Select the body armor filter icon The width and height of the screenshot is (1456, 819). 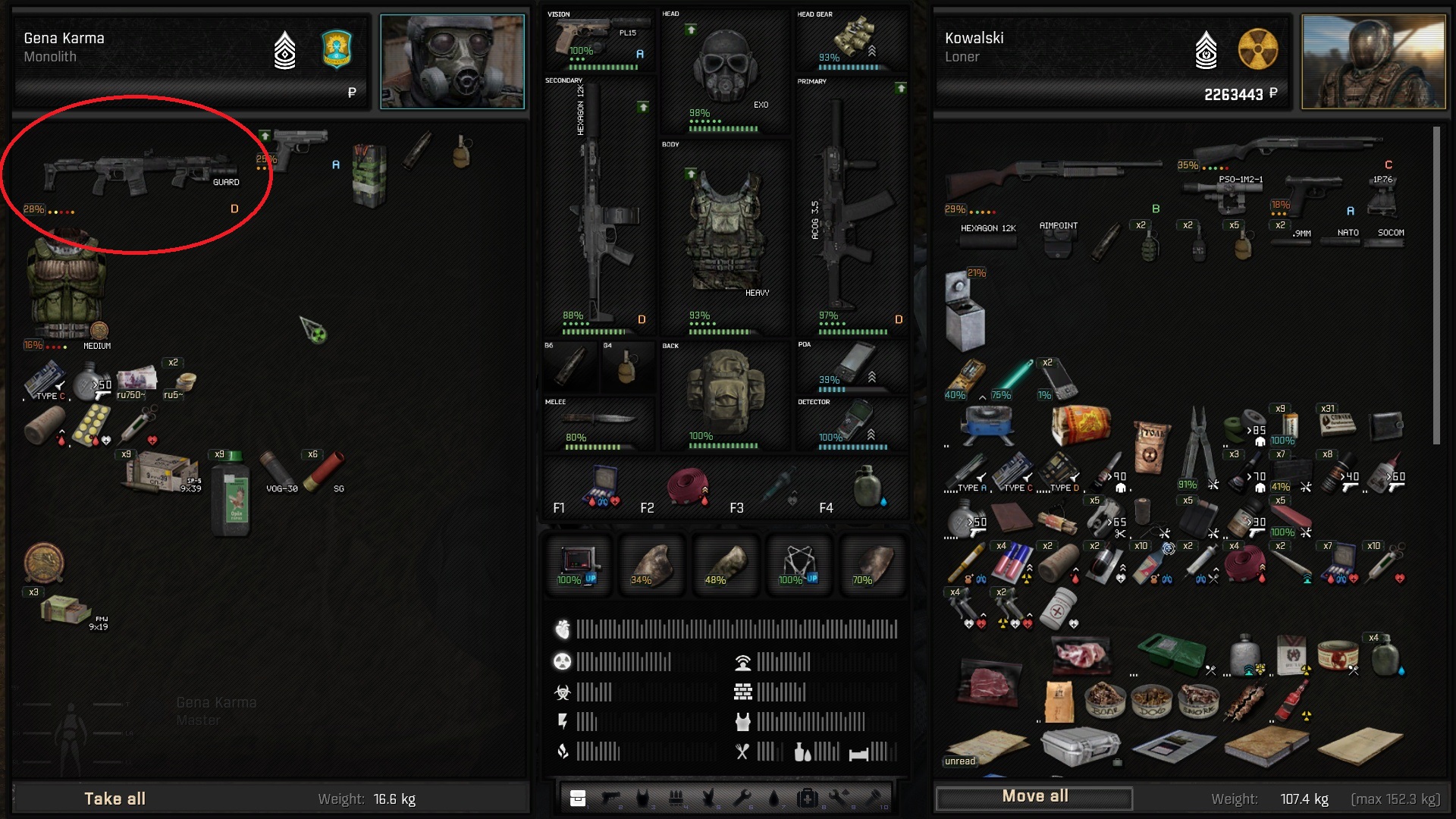643,796
